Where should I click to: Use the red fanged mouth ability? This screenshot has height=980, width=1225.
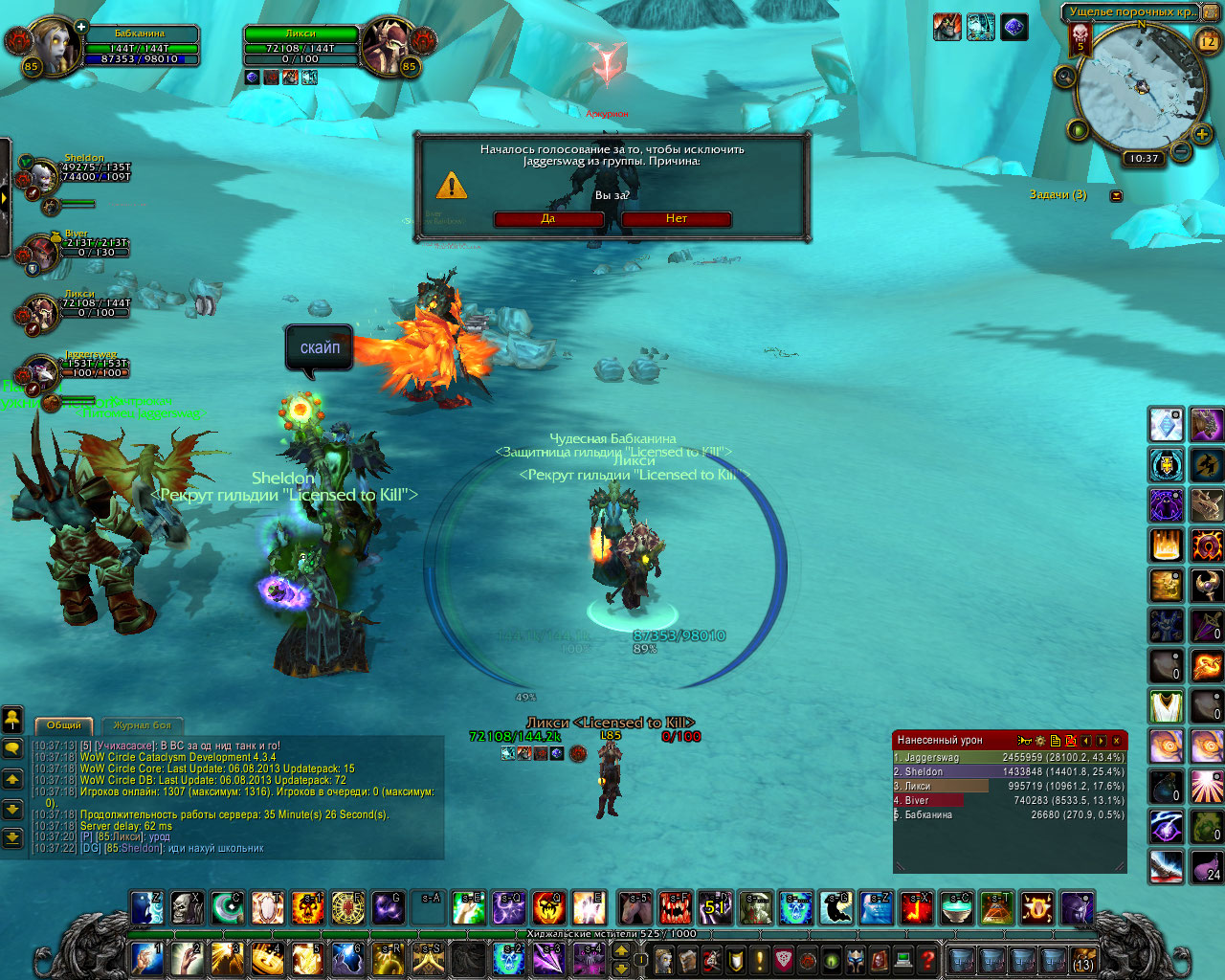tap(675, 907)
